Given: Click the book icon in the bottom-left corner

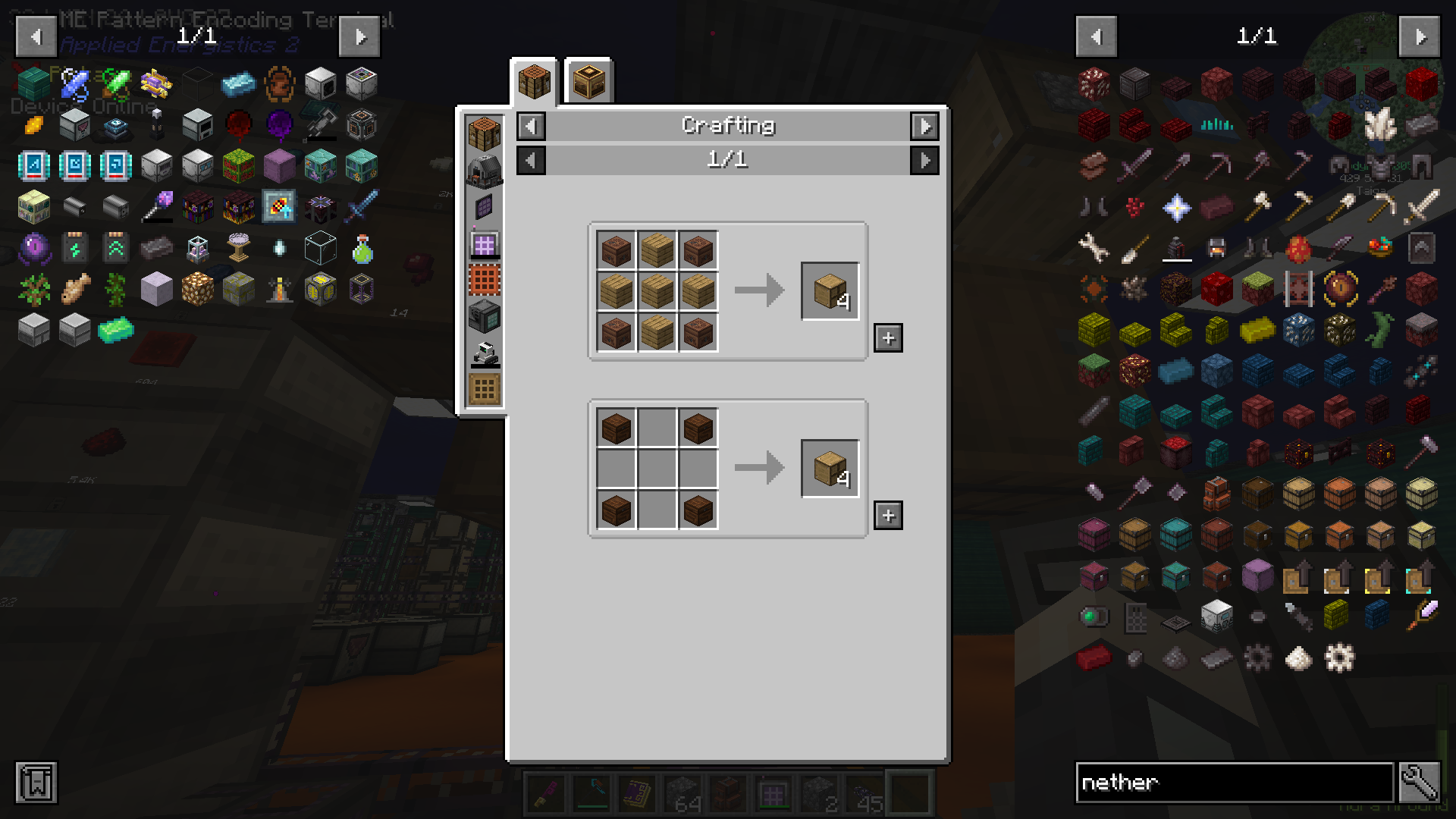Looking at the screenshot, I should (35, 783).
